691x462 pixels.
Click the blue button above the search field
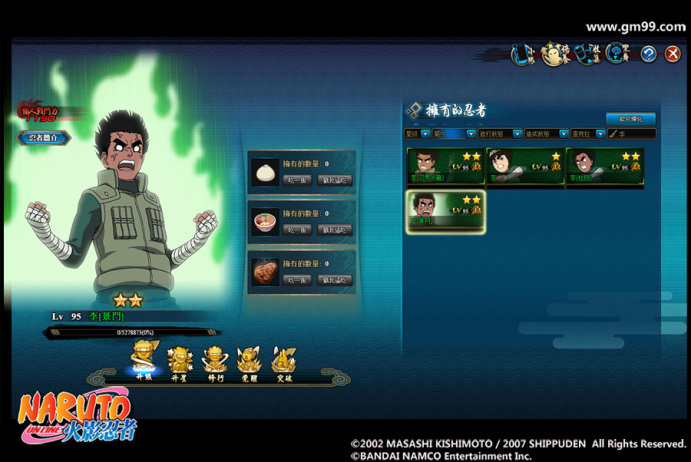[x=630, y=118]
